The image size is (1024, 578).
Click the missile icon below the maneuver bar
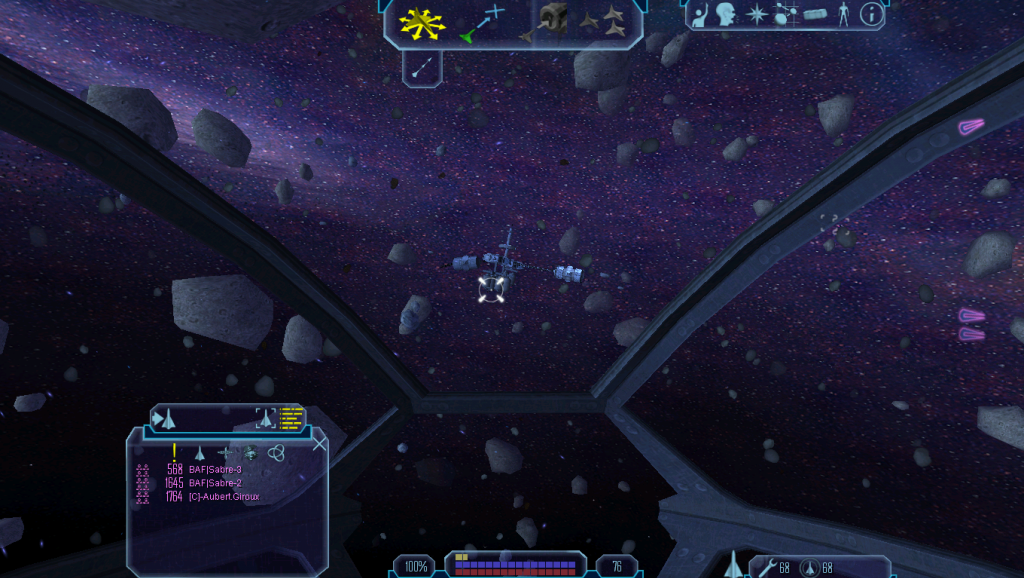(x=422, y=66)
